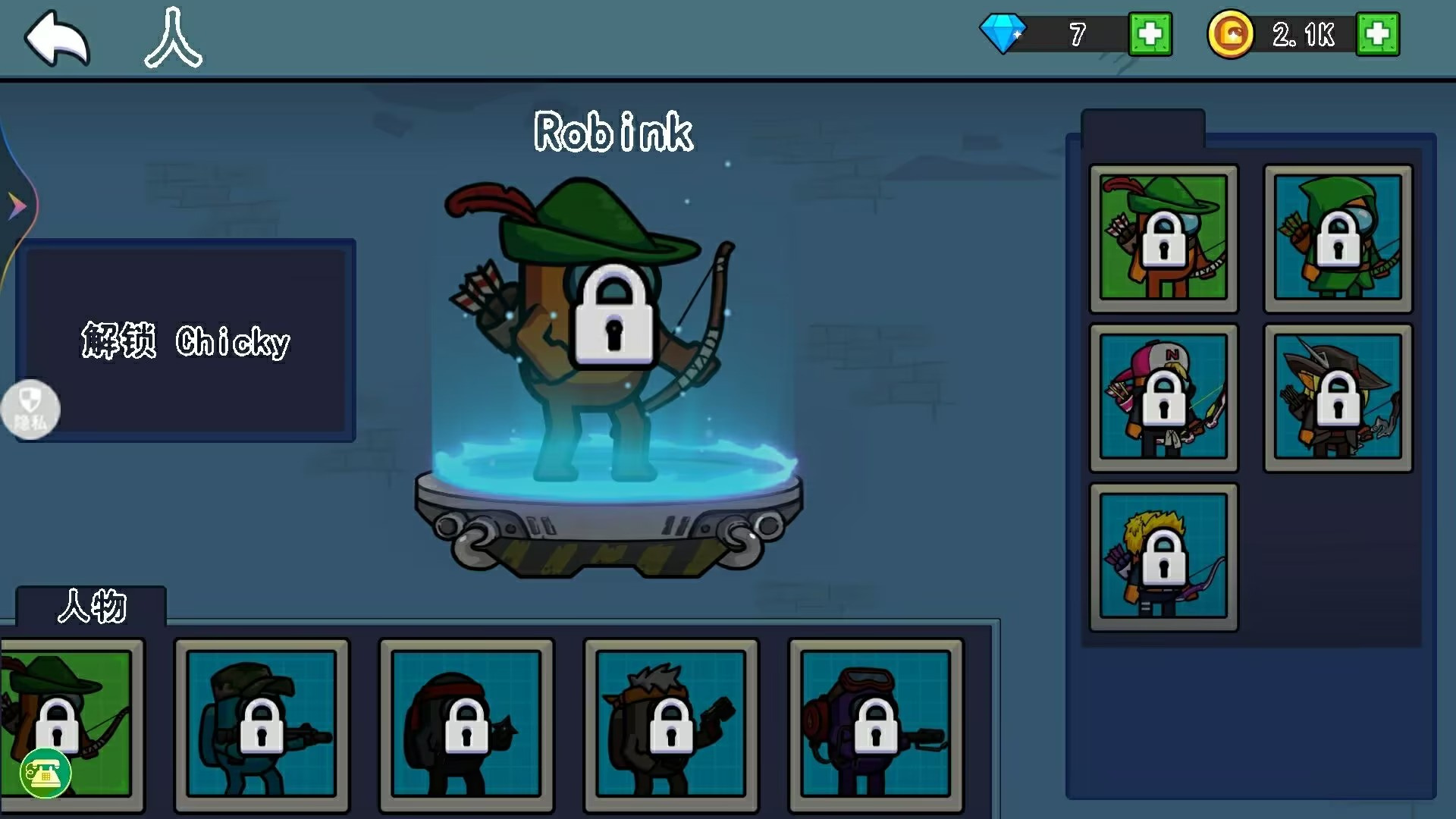Choose the red headband black character
Viewport: 1456px width, 819px height.
point(466,724)
